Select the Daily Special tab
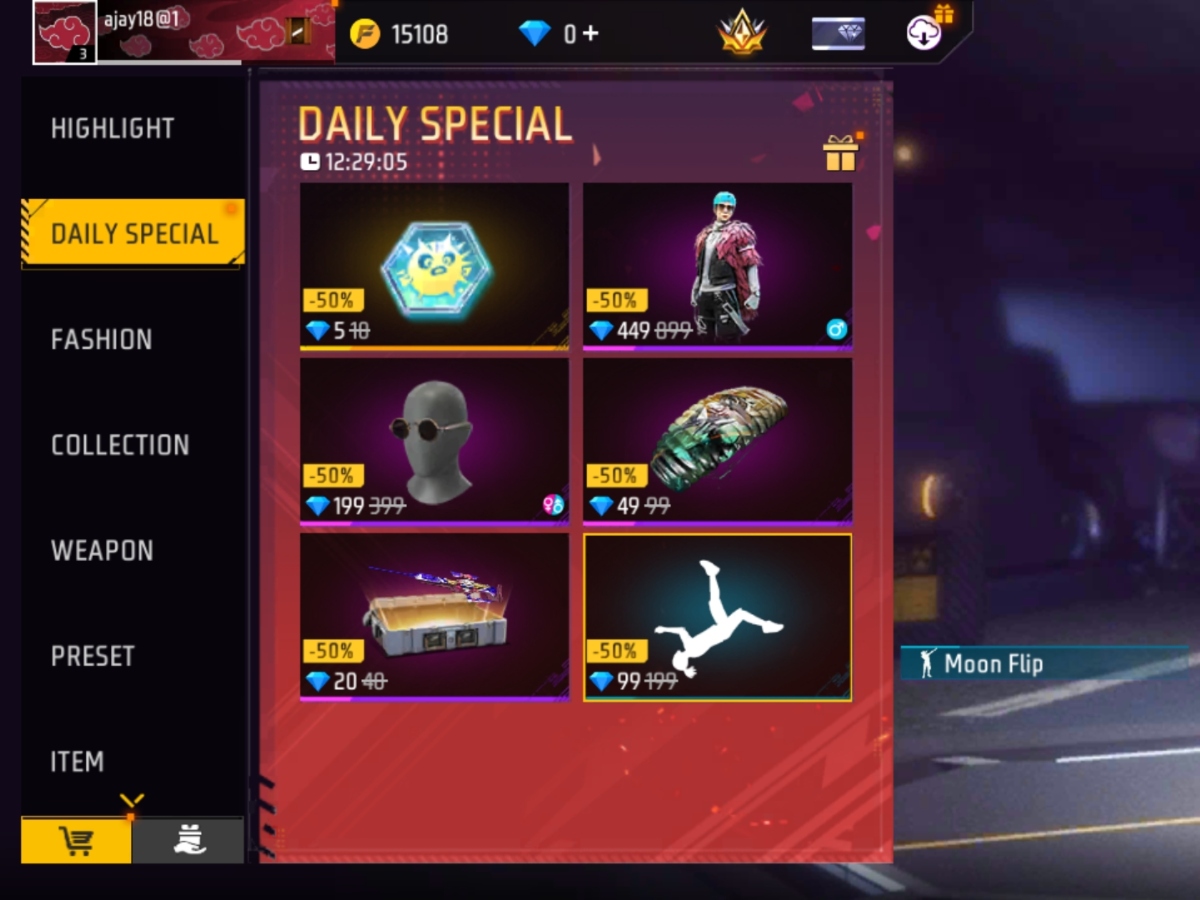Viewport: 1200px width, 900px height. click(134, 234)
